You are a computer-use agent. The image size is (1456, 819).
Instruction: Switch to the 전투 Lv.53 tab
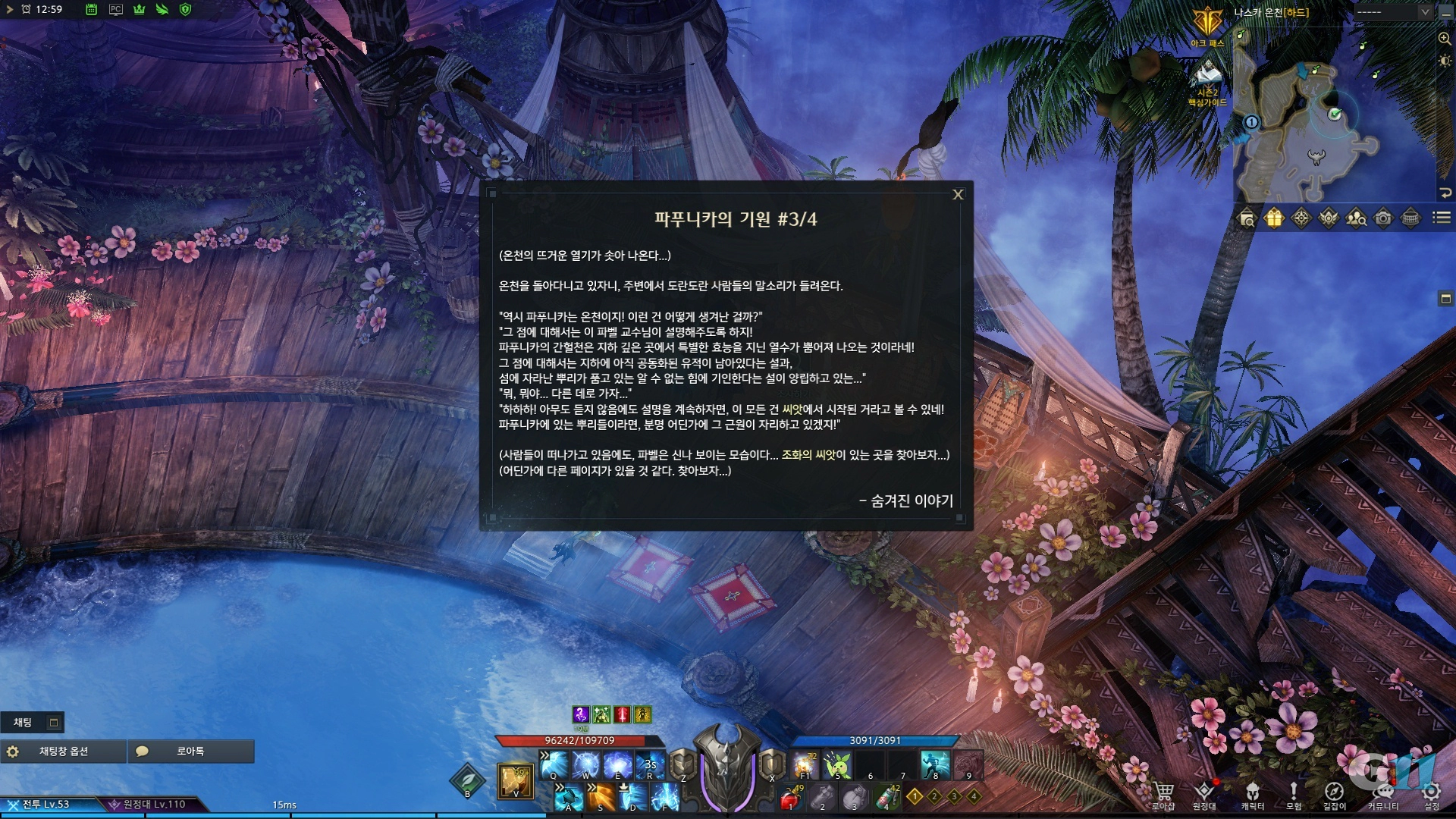pyautogui.click(x=45, y=802)
